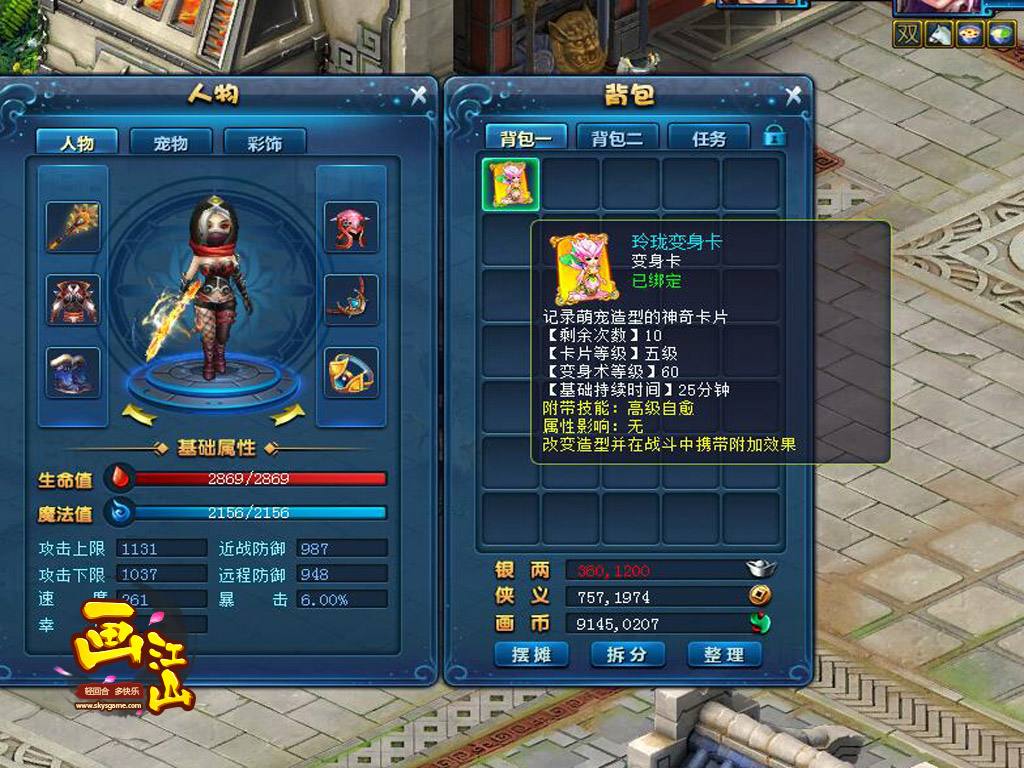Select the equipped golden ring slot
This screenshot has width=1024, height=768.
351,372
